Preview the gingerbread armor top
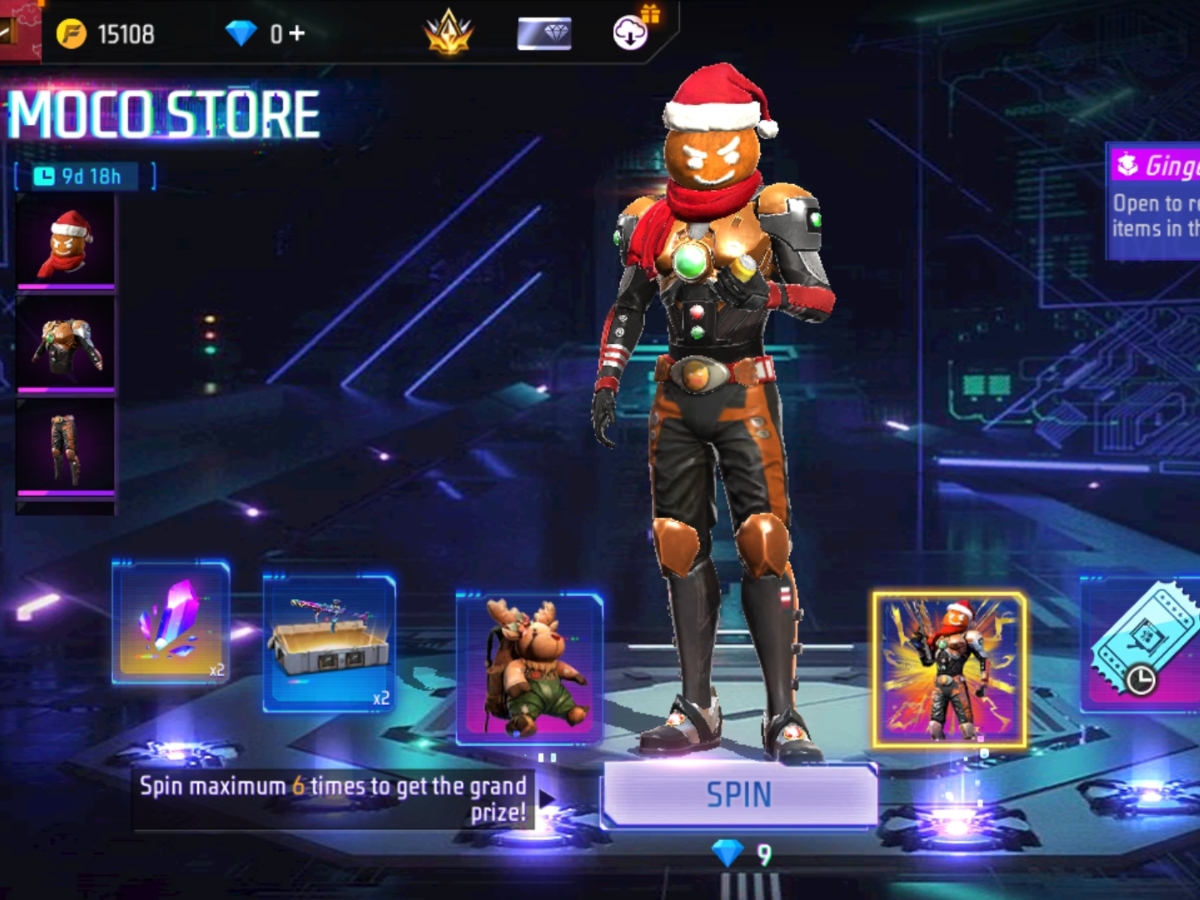 66,345
